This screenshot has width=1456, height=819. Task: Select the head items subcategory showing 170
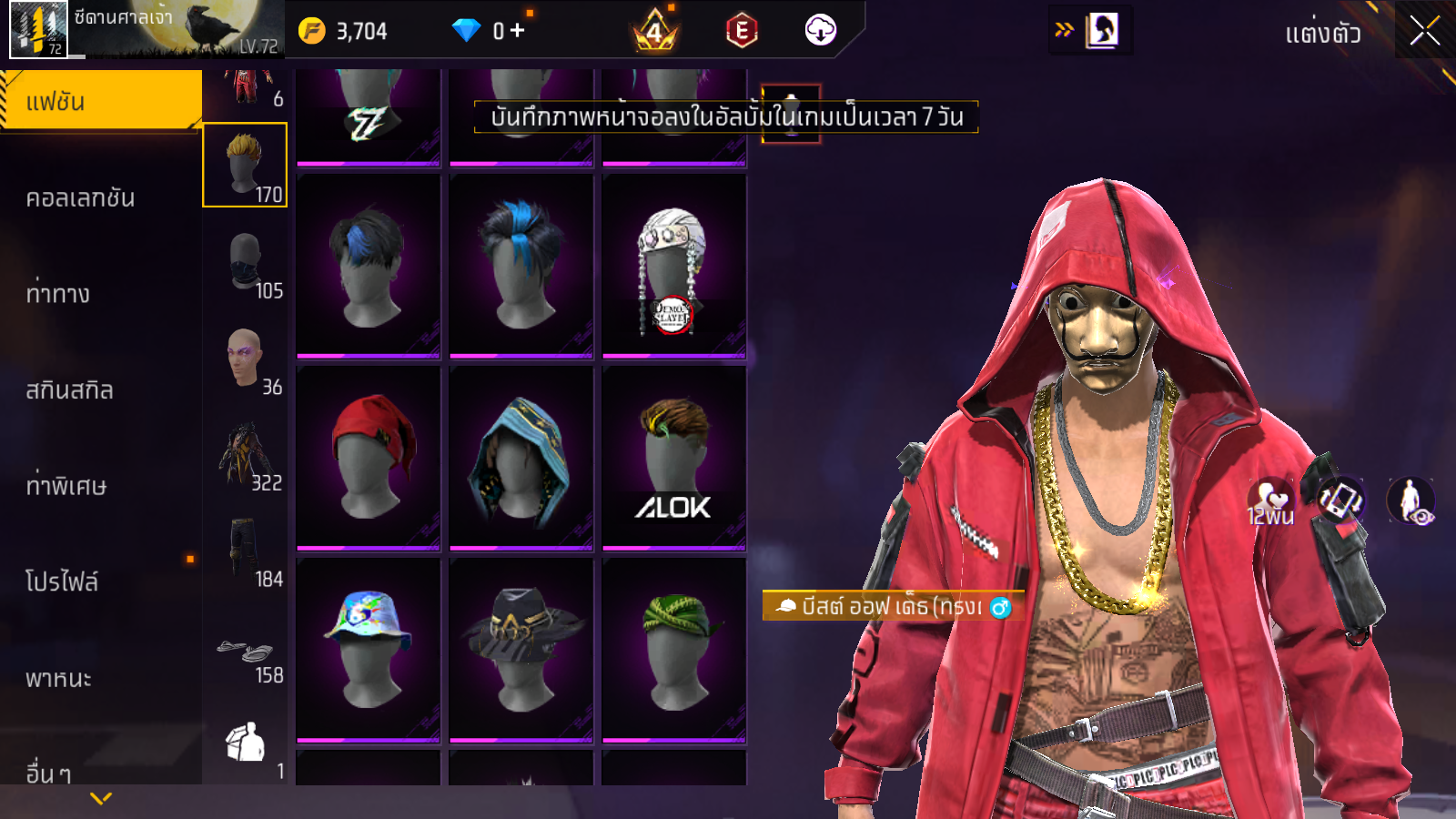(x=245, y=166)
